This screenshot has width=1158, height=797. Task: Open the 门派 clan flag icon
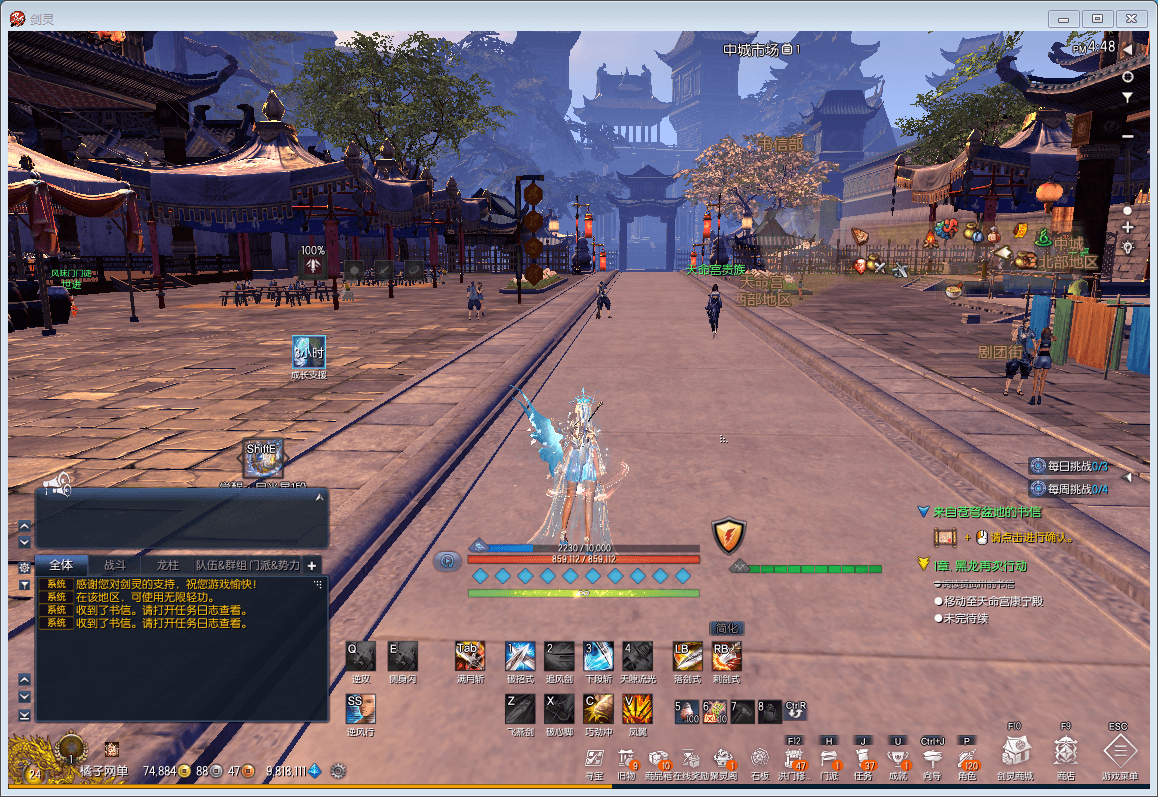(829, 758)
